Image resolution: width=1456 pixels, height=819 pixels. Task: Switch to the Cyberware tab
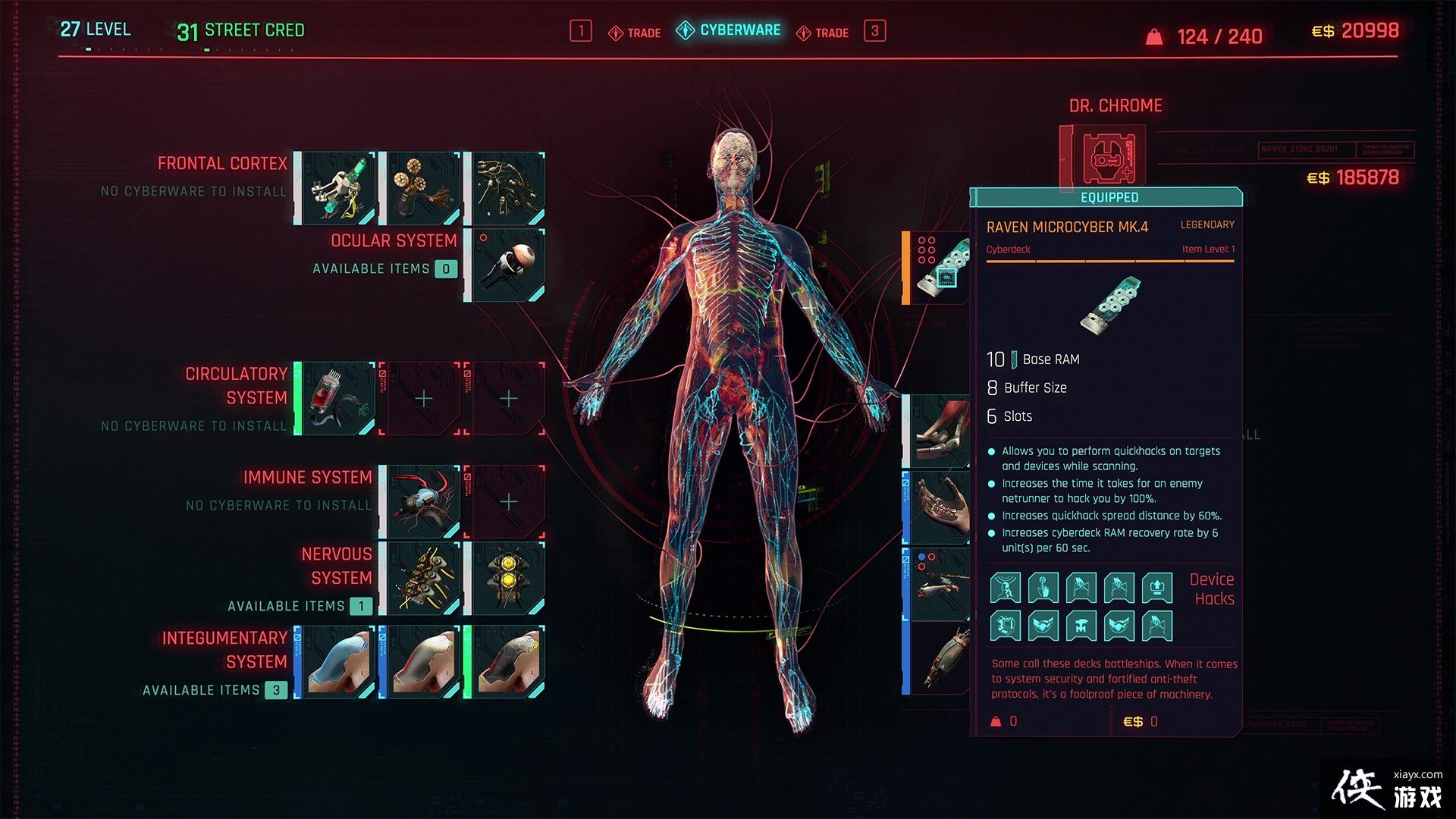click(729, 30)
